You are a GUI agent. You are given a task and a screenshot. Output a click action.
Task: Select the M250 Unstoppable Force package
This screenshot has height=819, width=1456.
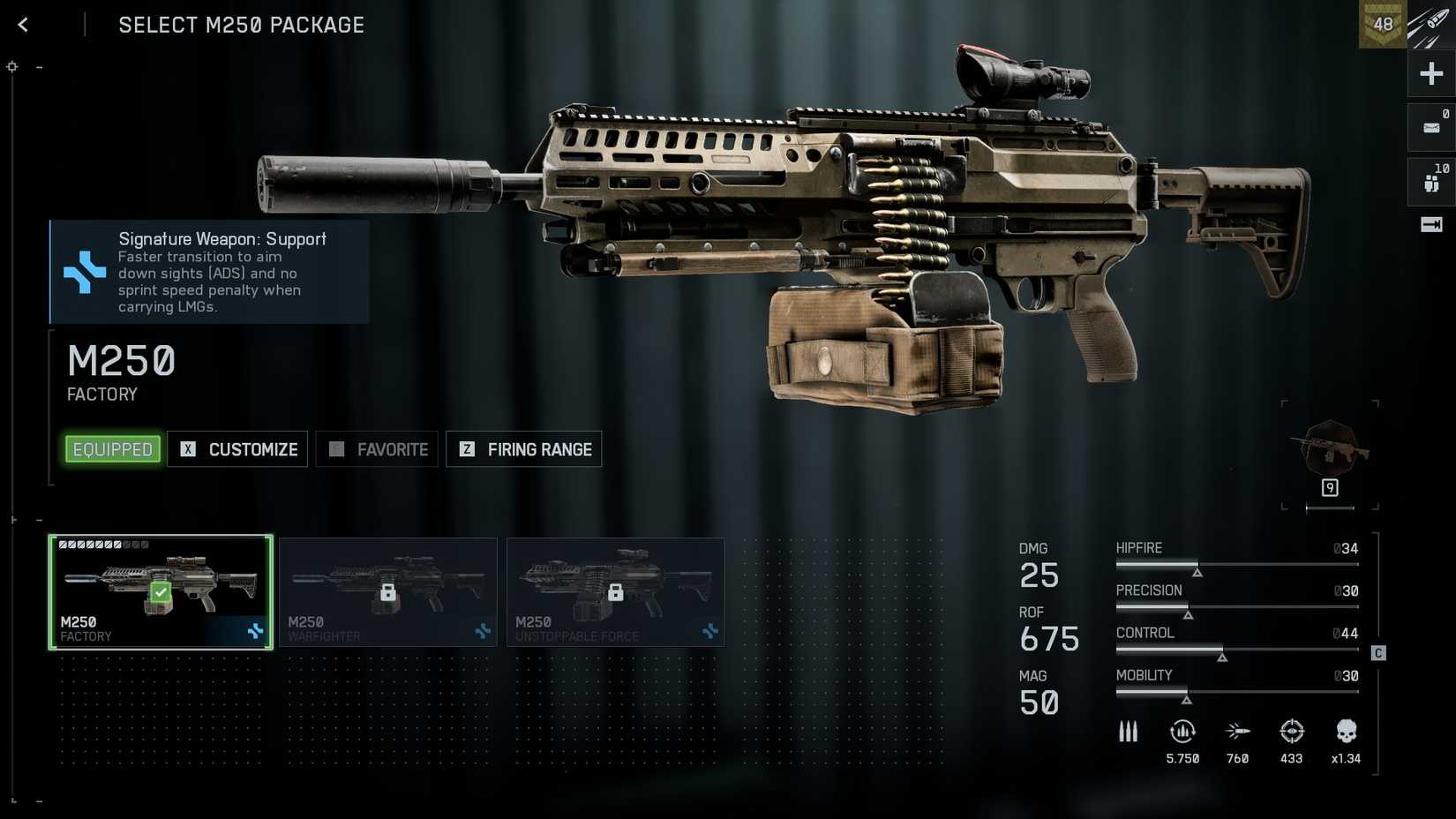615,592
